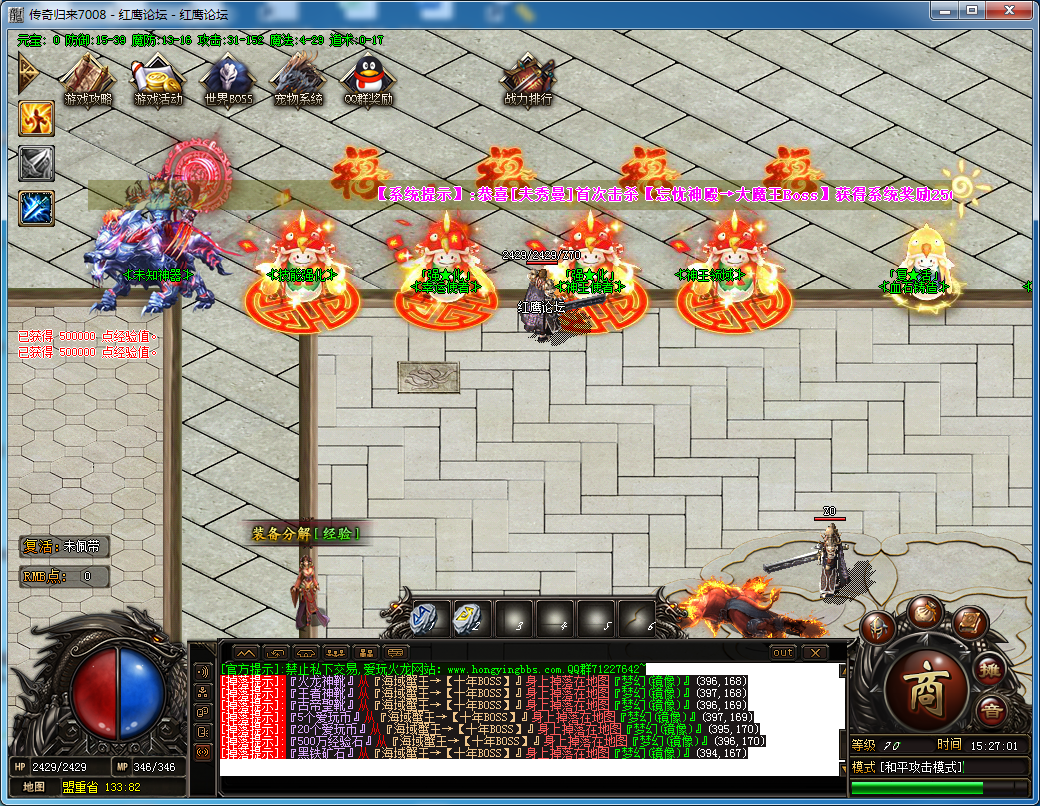Click the chat panel's out button
Image resolution: width=1040 pixels, height=806 pixels.
point(783,653)
